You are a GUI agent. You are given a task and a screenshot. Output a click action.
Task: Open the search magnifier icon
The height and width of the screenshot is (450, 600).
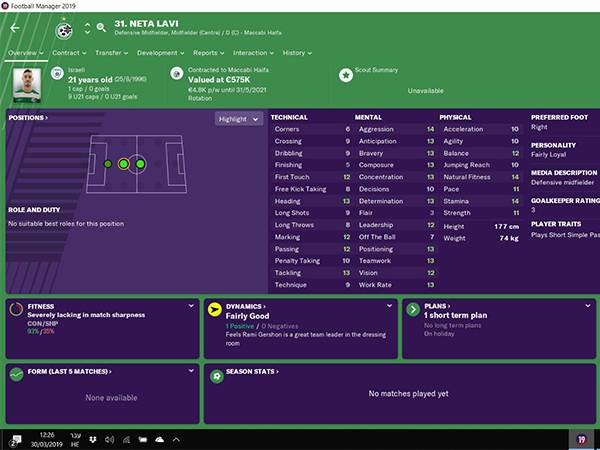click(x=102, y=29)
